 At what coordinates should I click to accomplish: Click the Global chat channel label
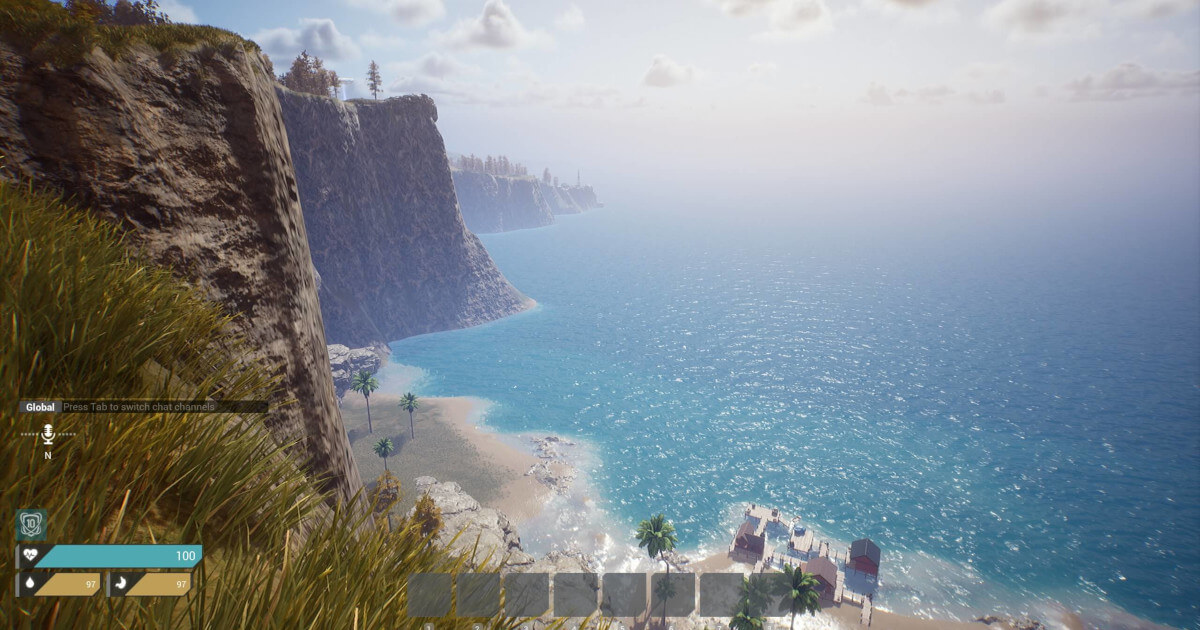point(40,407)
